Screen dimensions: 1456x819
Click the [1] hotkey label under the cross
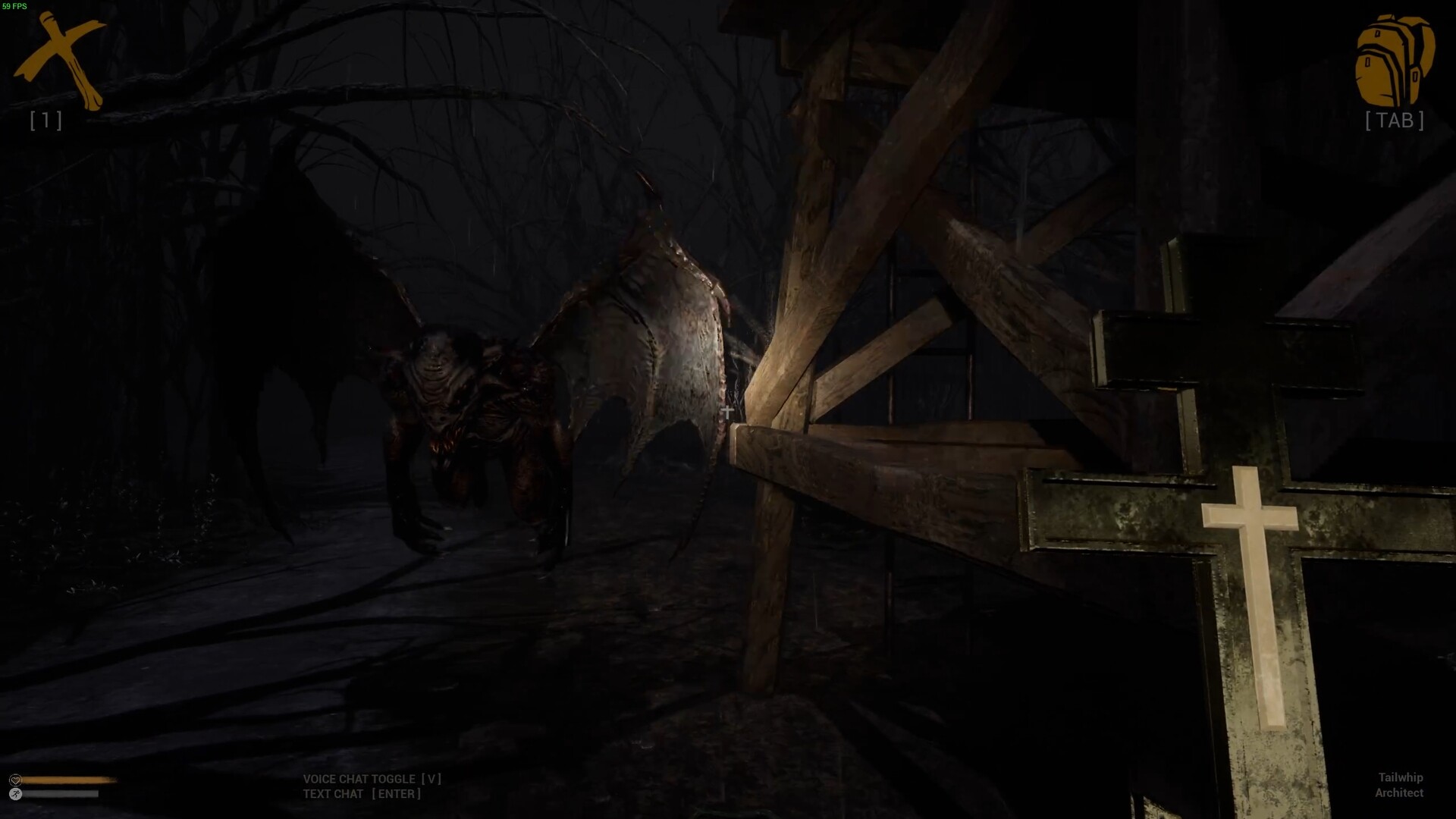click(x=47, y=120)
